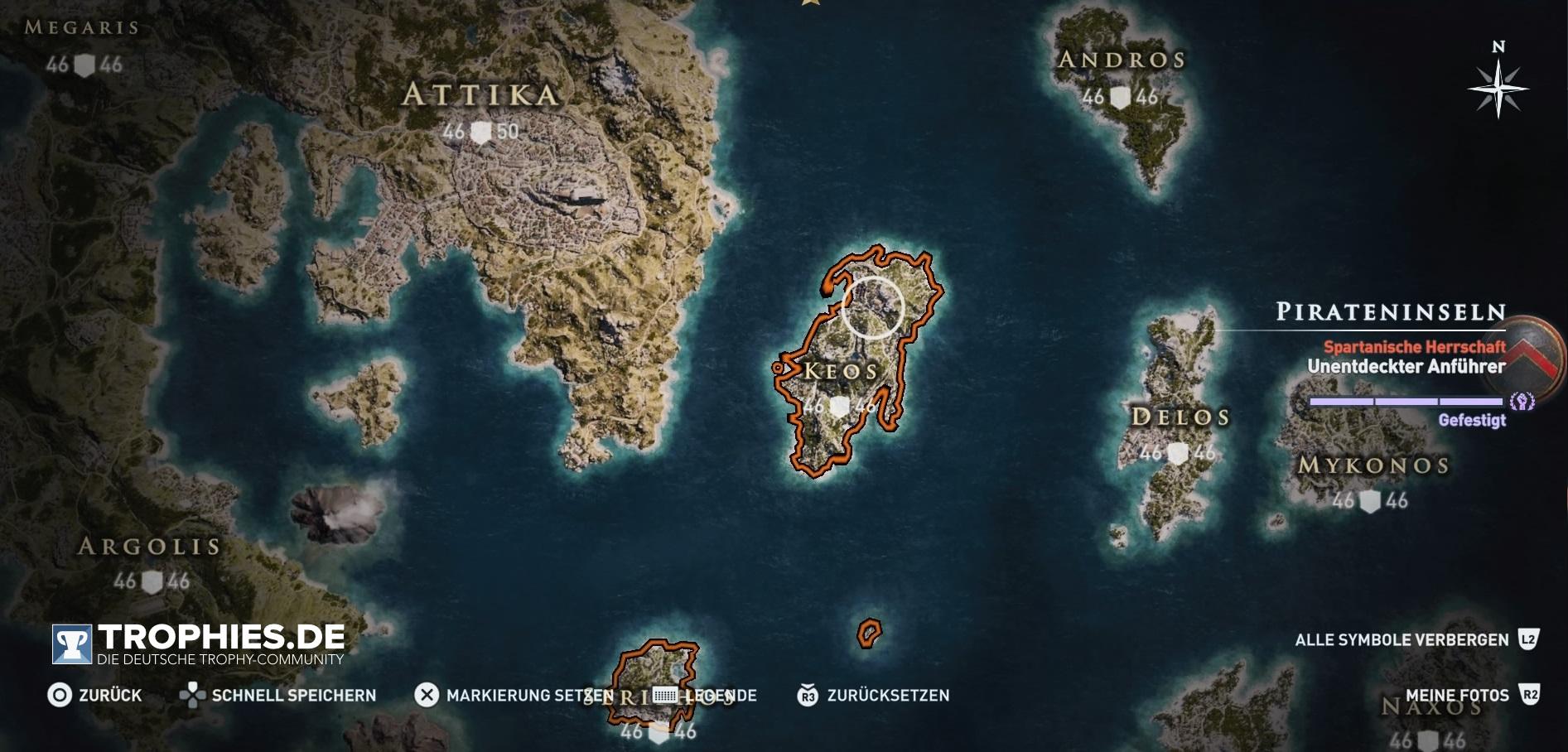Image resolution: width=1568 pixels, height=752 pixels.
Task: Reset the map view with Zurücksetzen
Action: 874,695
